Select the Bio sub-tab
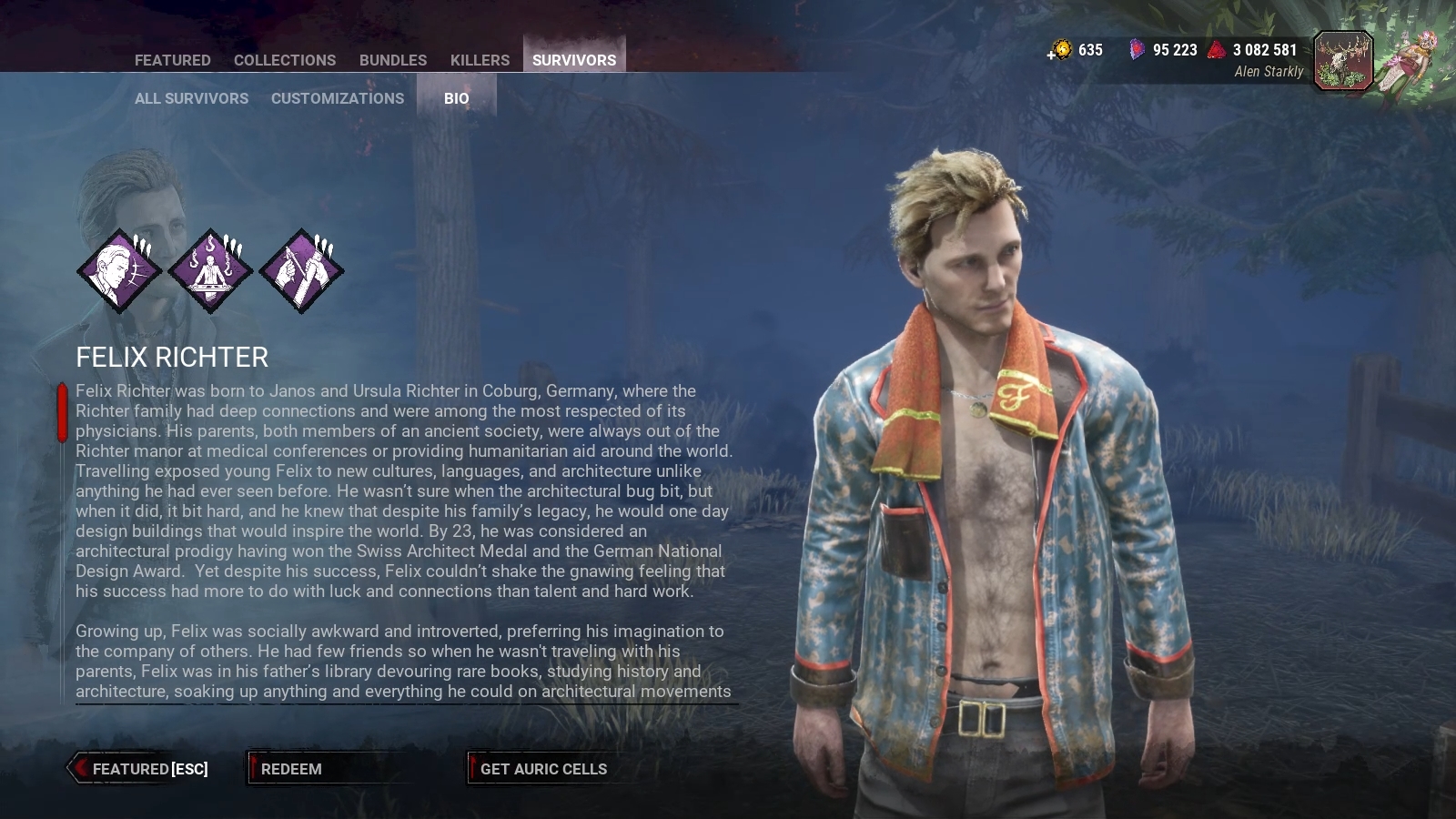Image resolution: width=1456 pixels, height=819 pixels. [456, 98]
